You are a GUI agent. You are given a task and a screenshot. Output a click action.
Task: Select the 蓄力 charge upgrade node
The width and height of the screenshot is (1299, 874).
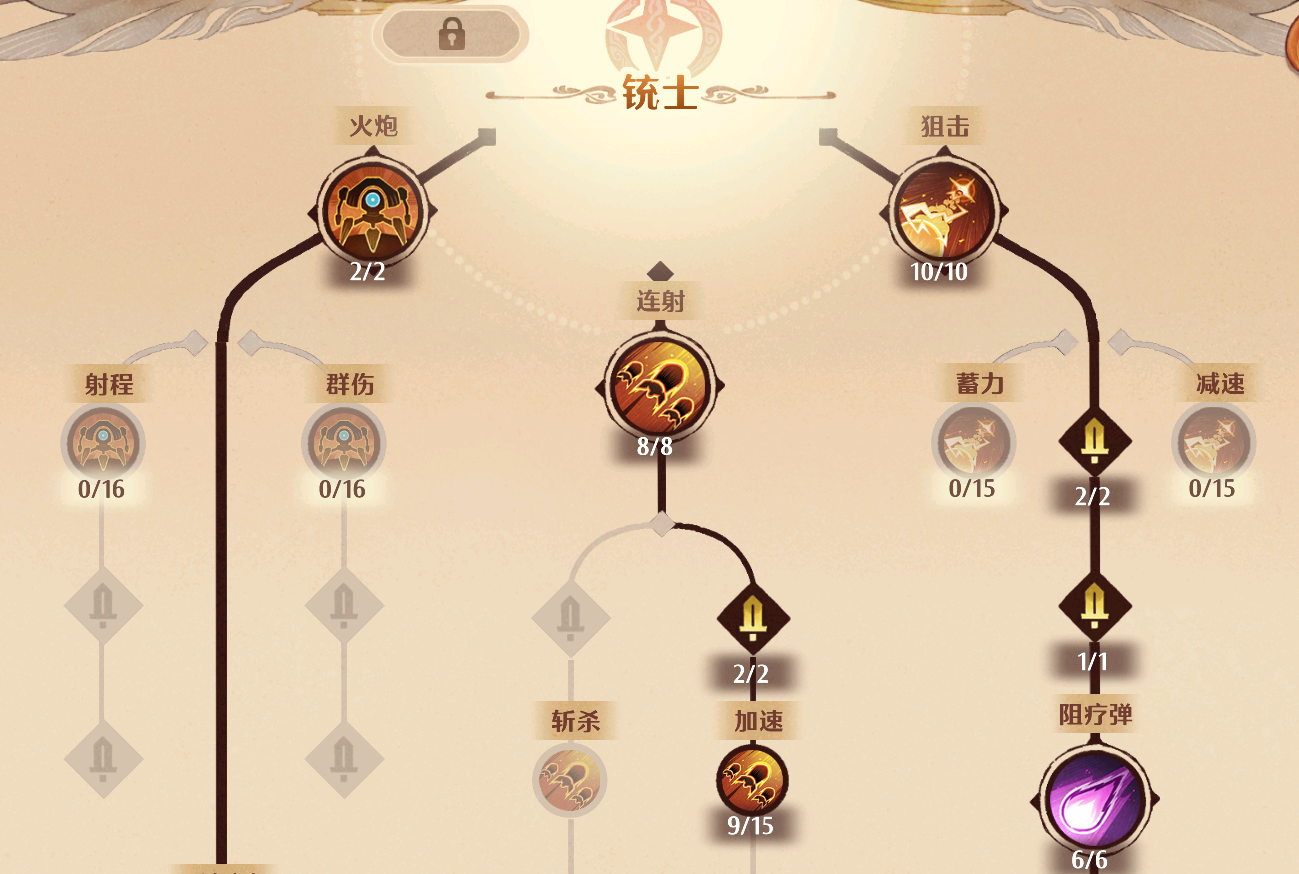pos(973,441)
